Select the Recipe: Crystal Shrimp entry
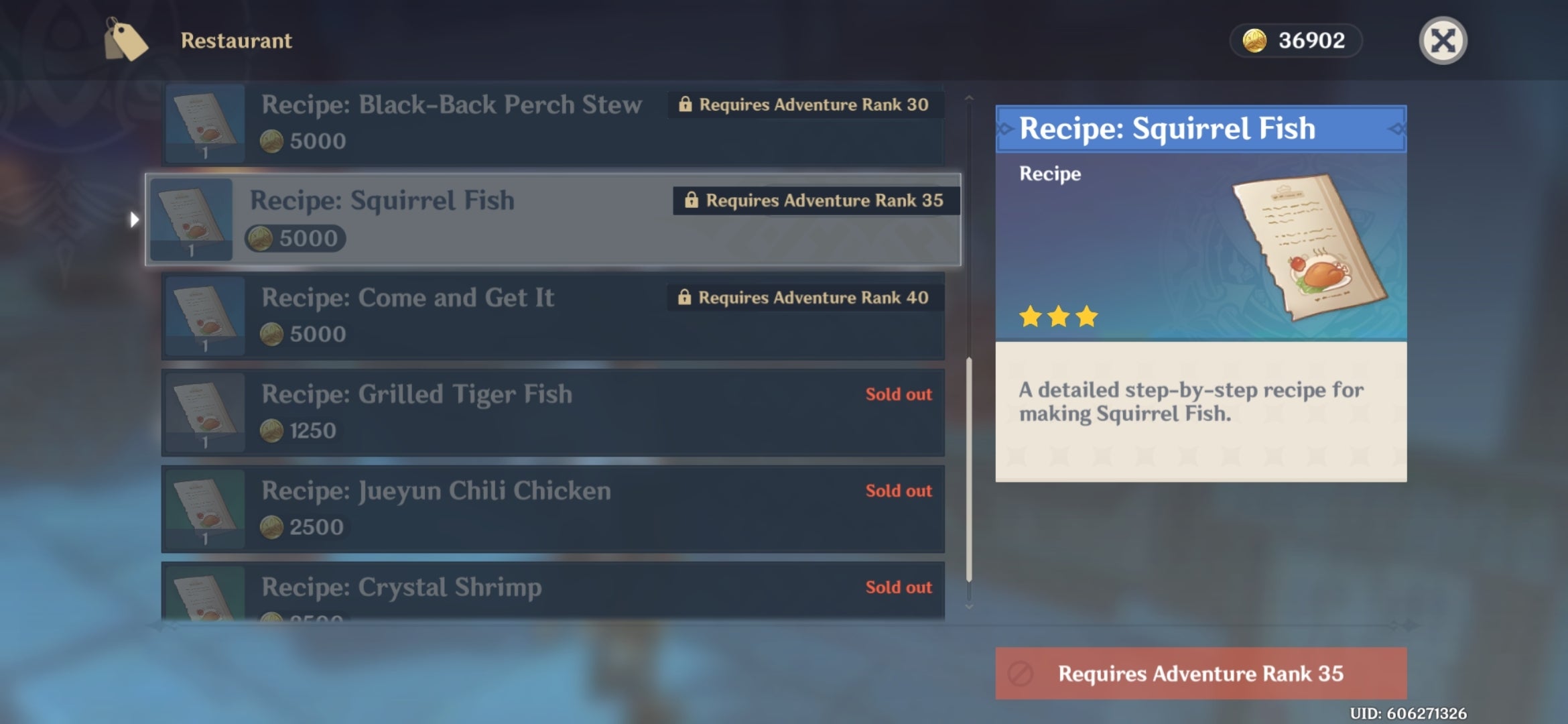The width and height of the screenshot is (1568, 724). (469, 590)
